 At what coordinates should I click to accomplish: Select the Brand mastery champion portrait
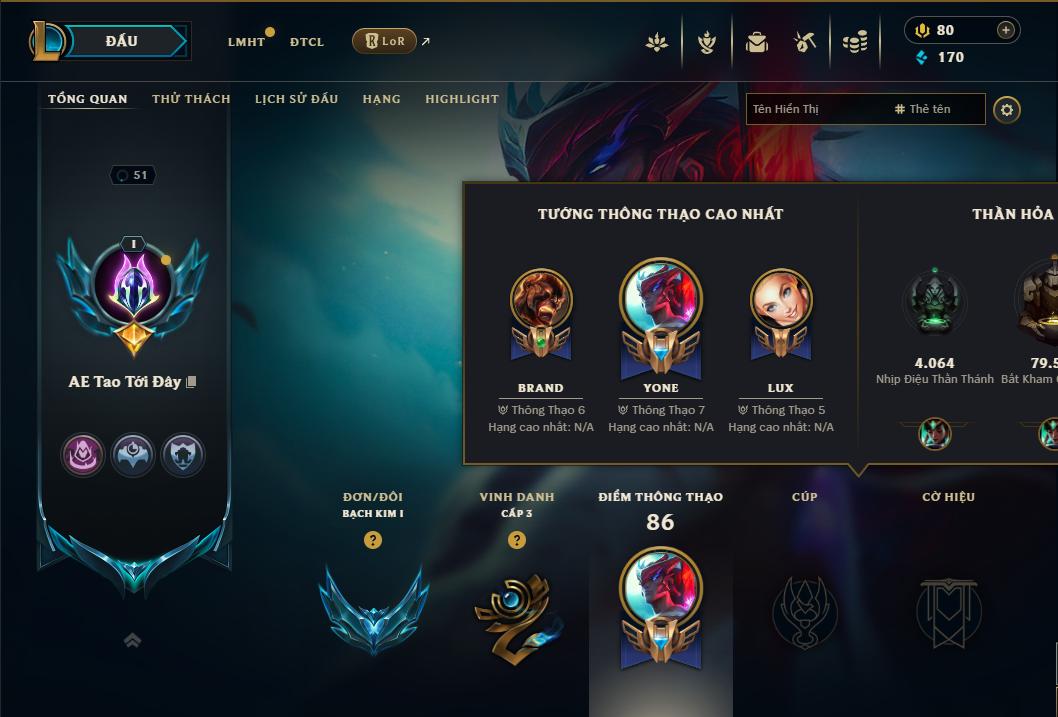click(x=541, y=300)
